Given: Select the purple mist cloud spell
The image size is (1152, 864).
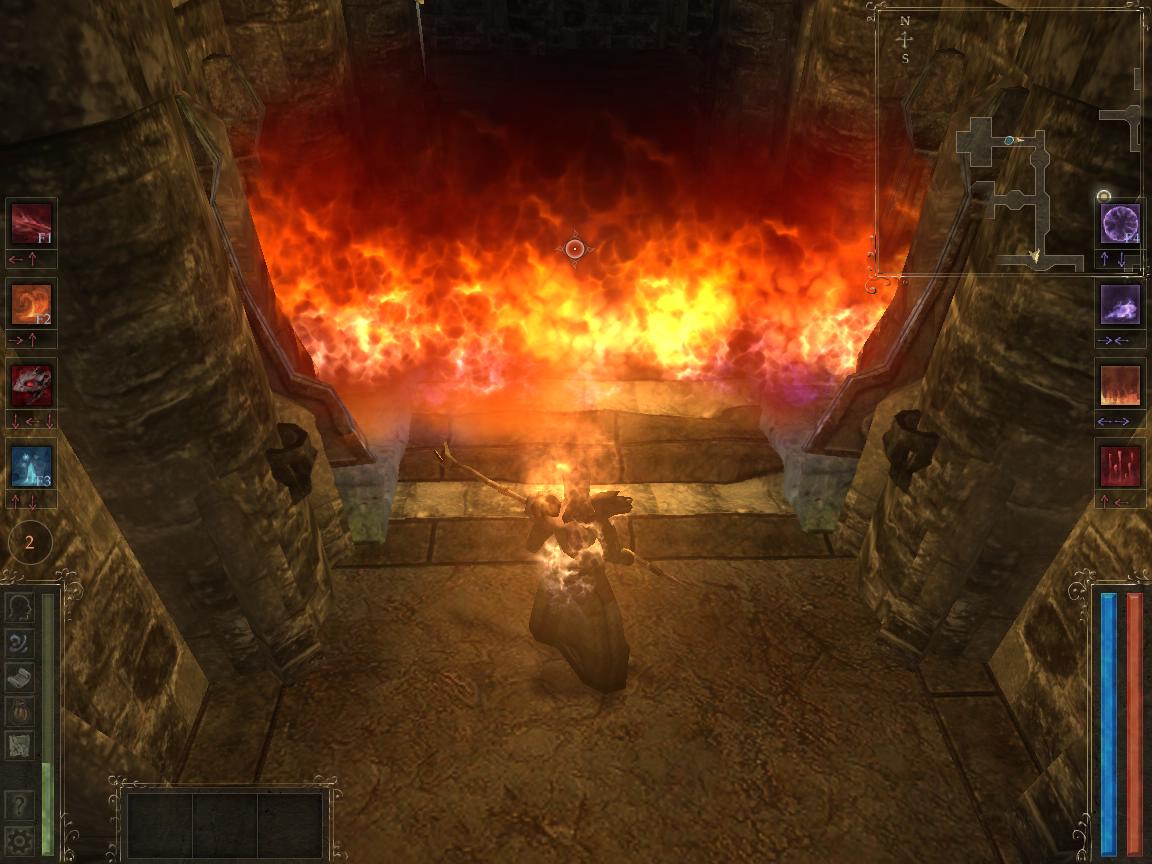Looking at the screenshot, I should coord(1120,304).
